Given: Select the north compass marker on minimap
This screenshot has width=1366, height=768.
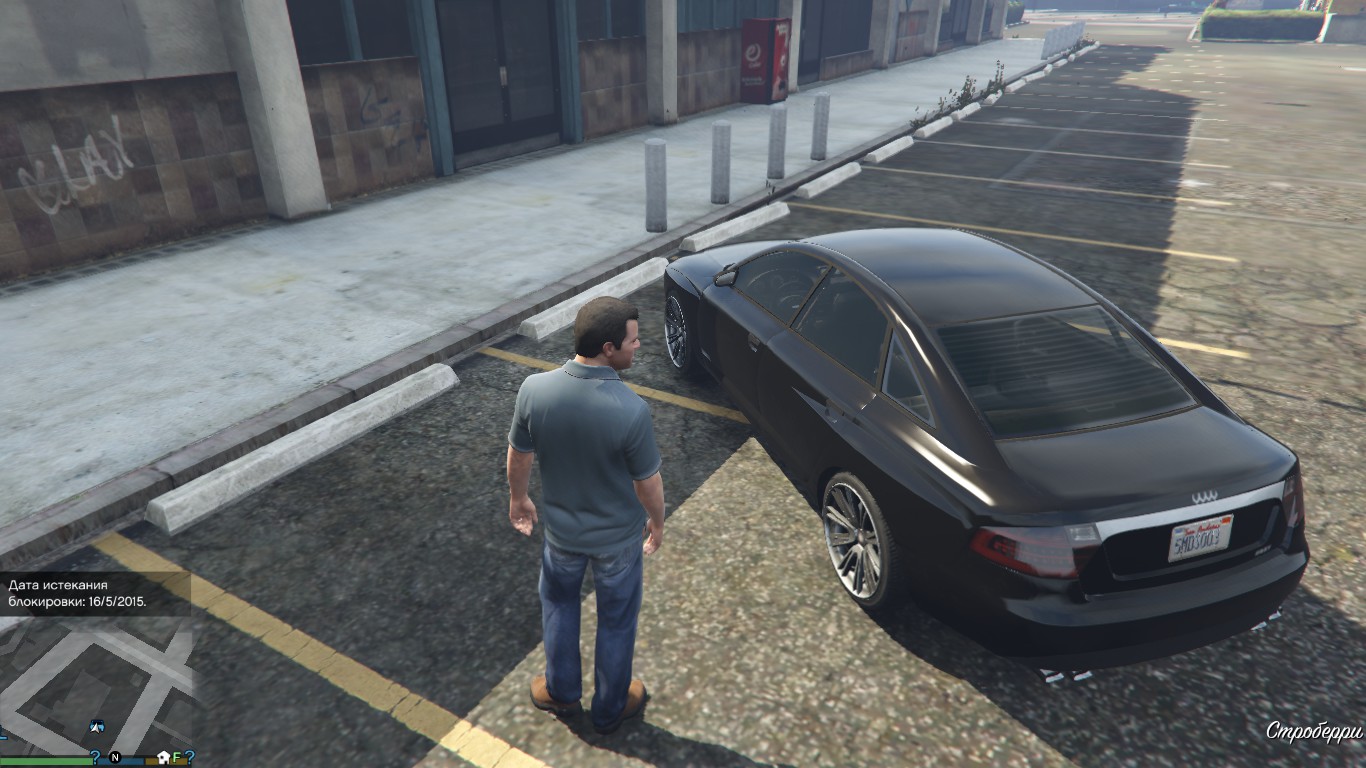Looking at the screenshot, I should pos(115,757).
